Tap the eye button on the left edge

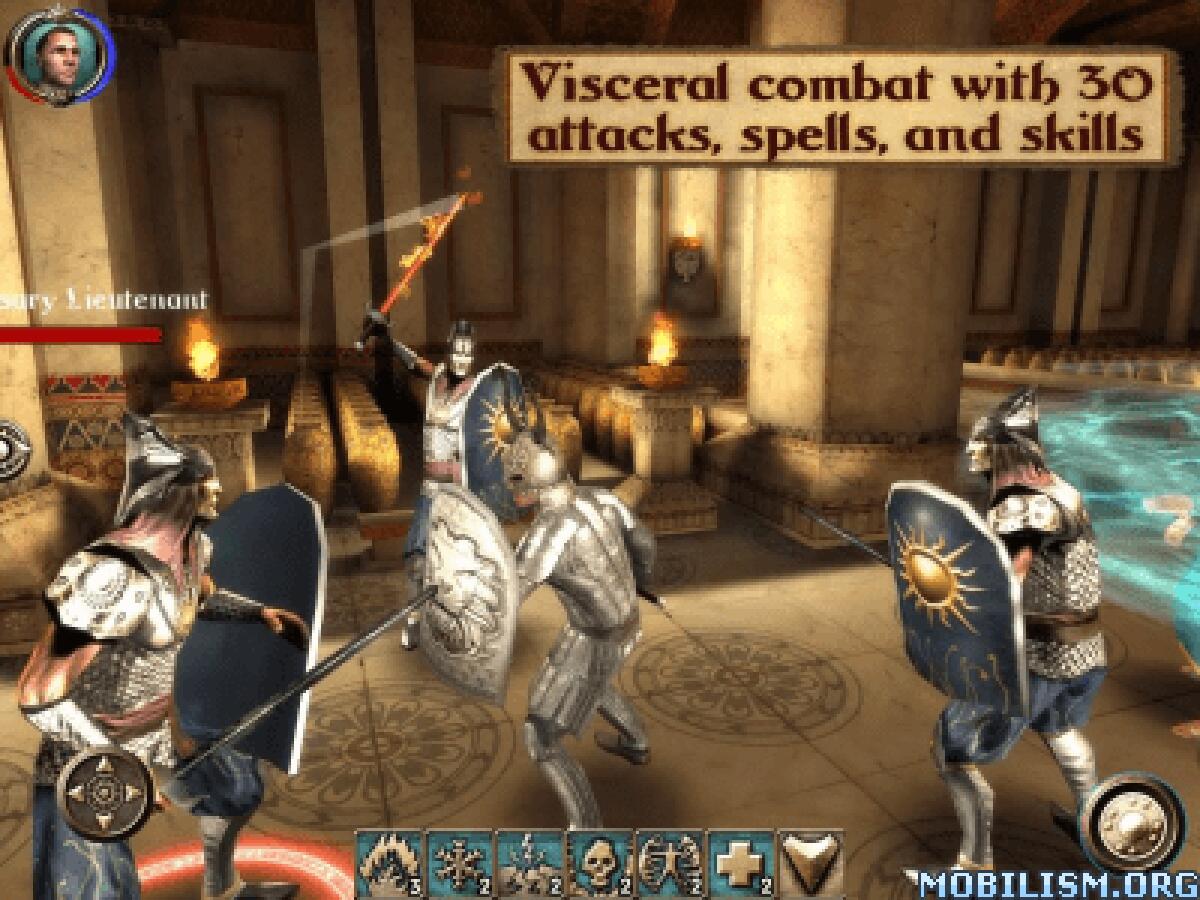(10, 448)
